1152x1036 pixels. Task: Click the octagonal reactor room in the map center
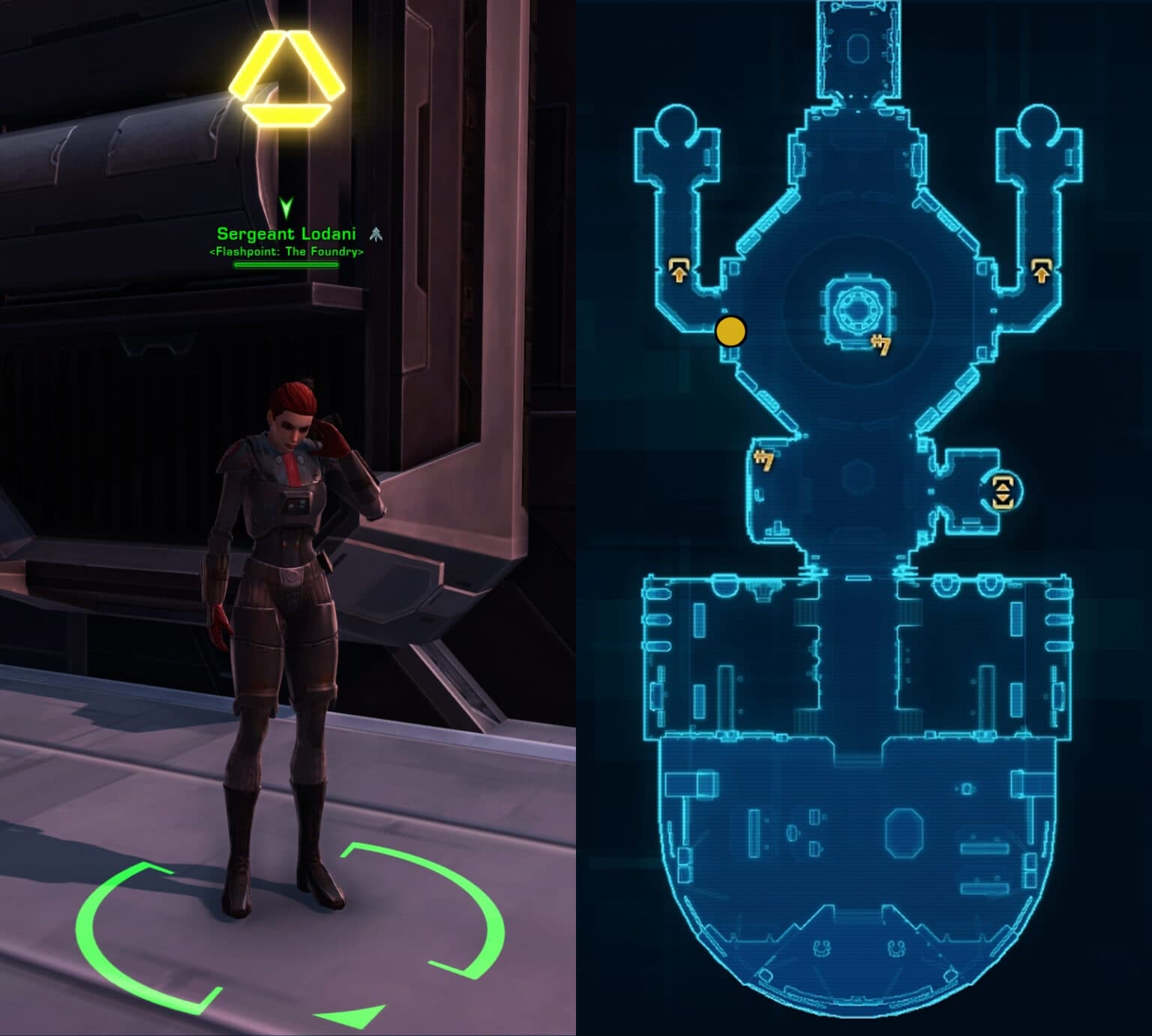tap(857, 309)
